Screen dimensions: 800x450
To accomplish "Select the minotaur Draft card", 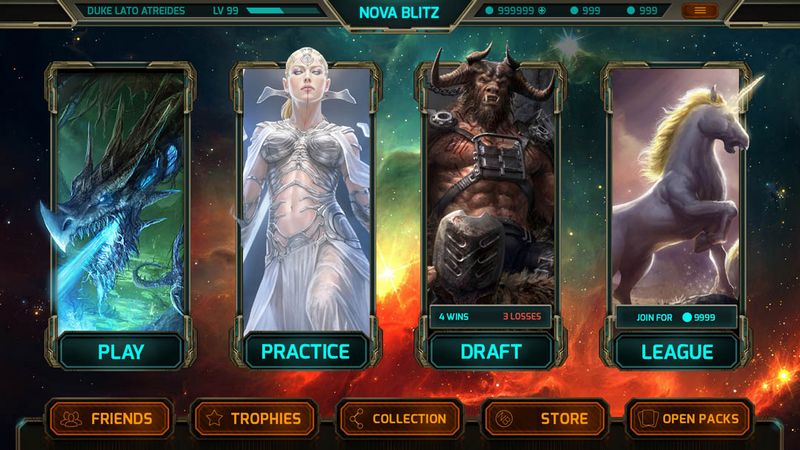I will pyautogui.click(x=491, y=185).
